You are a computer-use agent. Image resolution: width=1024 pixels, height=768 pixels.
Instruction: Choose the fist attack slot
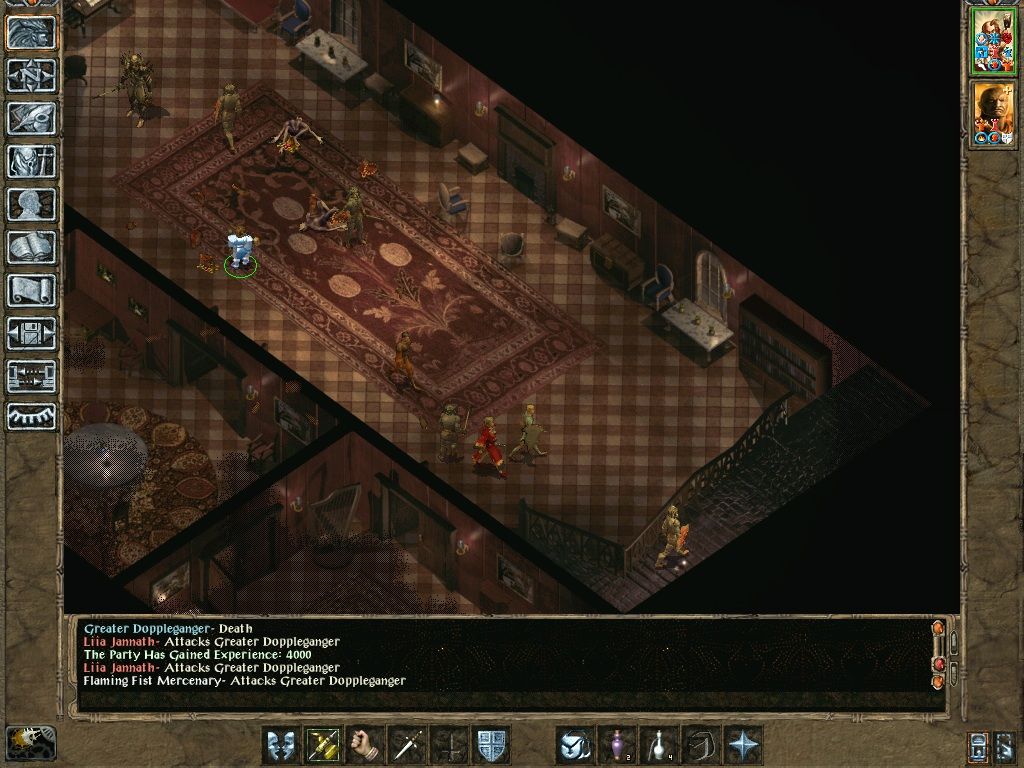coord(365,745)
